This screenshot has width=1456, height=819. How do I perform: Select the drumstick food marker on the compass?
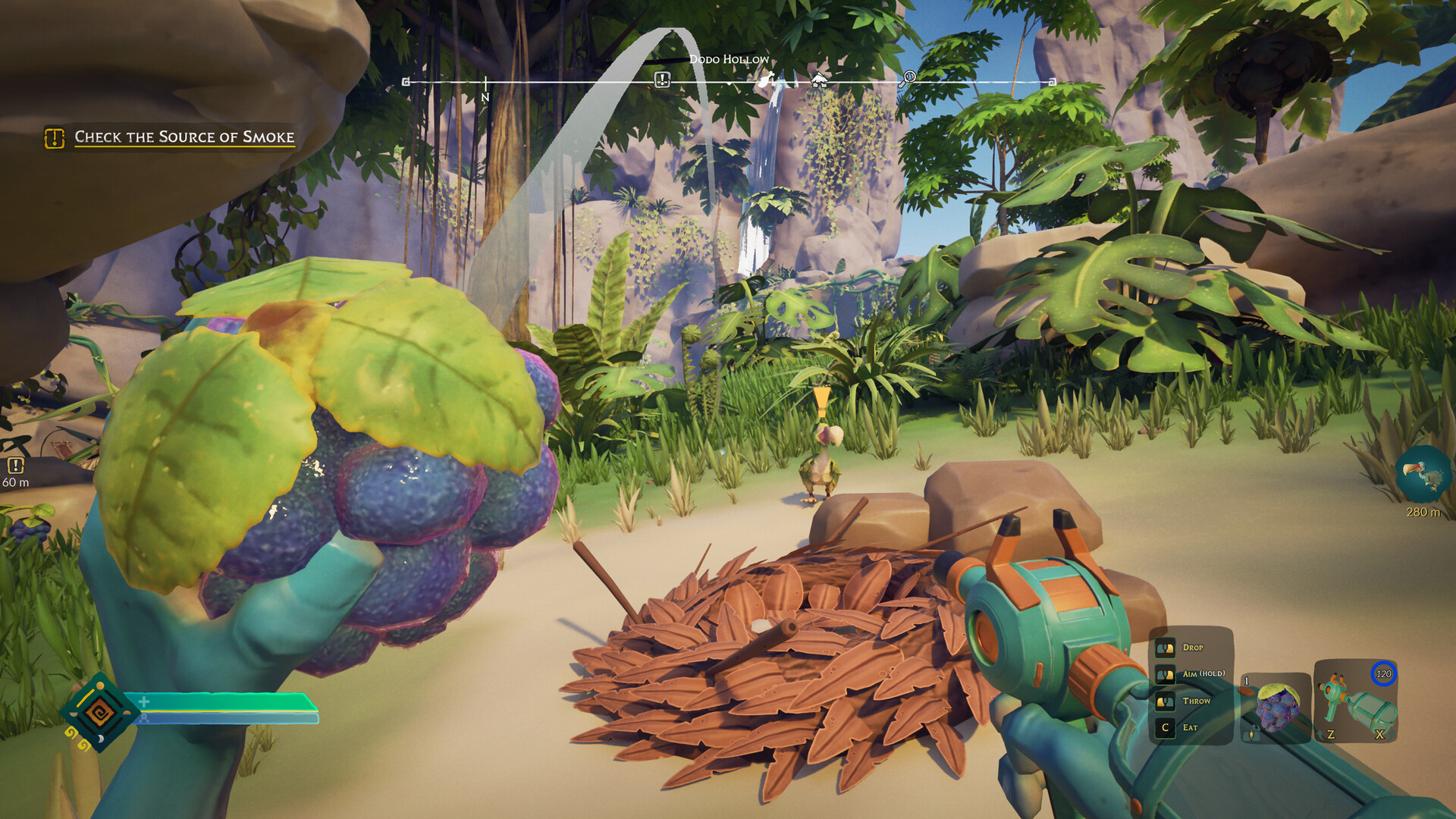(x=767, y=78)
